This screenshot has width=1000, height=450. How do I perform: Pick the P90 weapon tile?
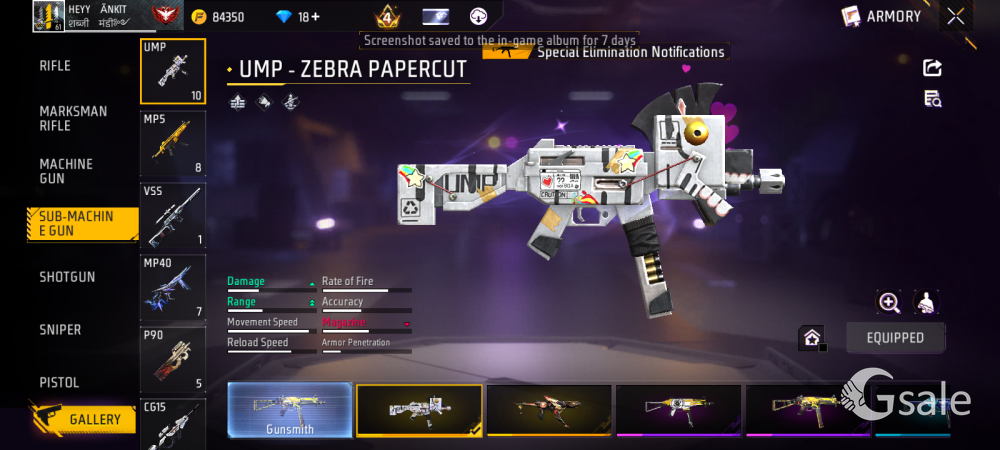pos(173,359)
